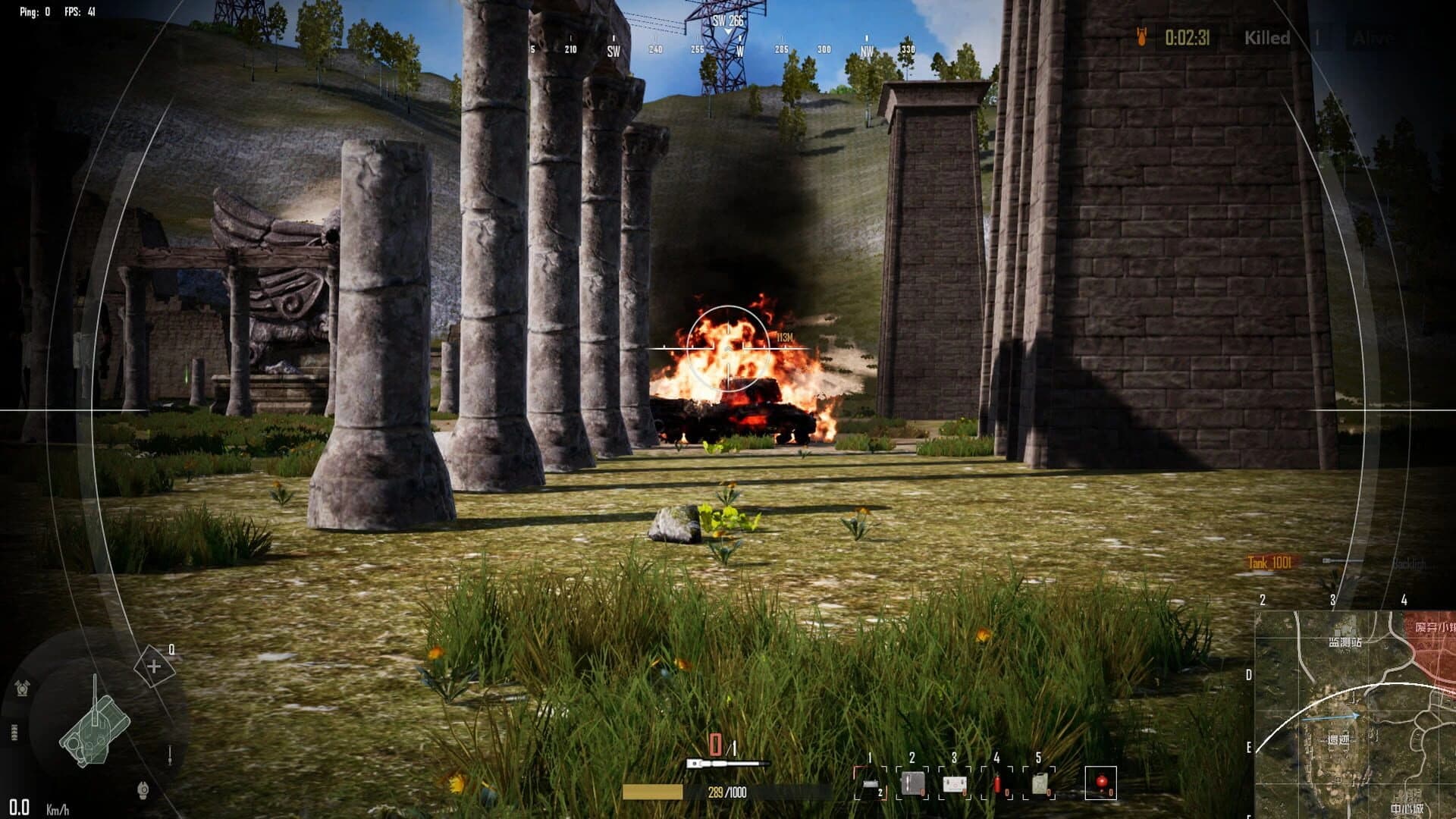The width and height of the screenshot is (1456, 819).
Task: Click the crew status icon on tank HUD
Action: click(x=143, y=789)
